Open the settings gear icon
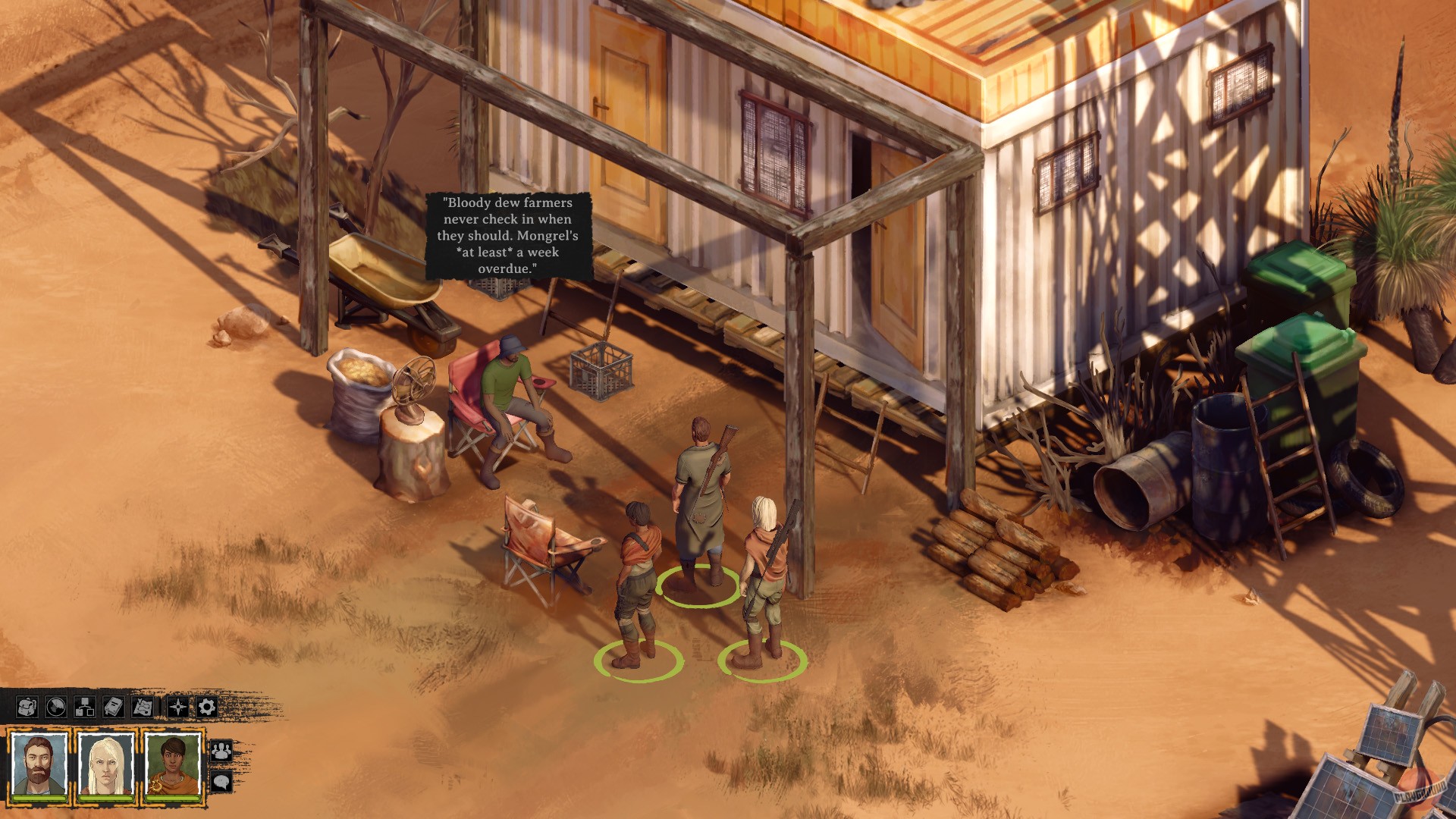This screenshot has height=819, width=1456. [x=206, y=706]
